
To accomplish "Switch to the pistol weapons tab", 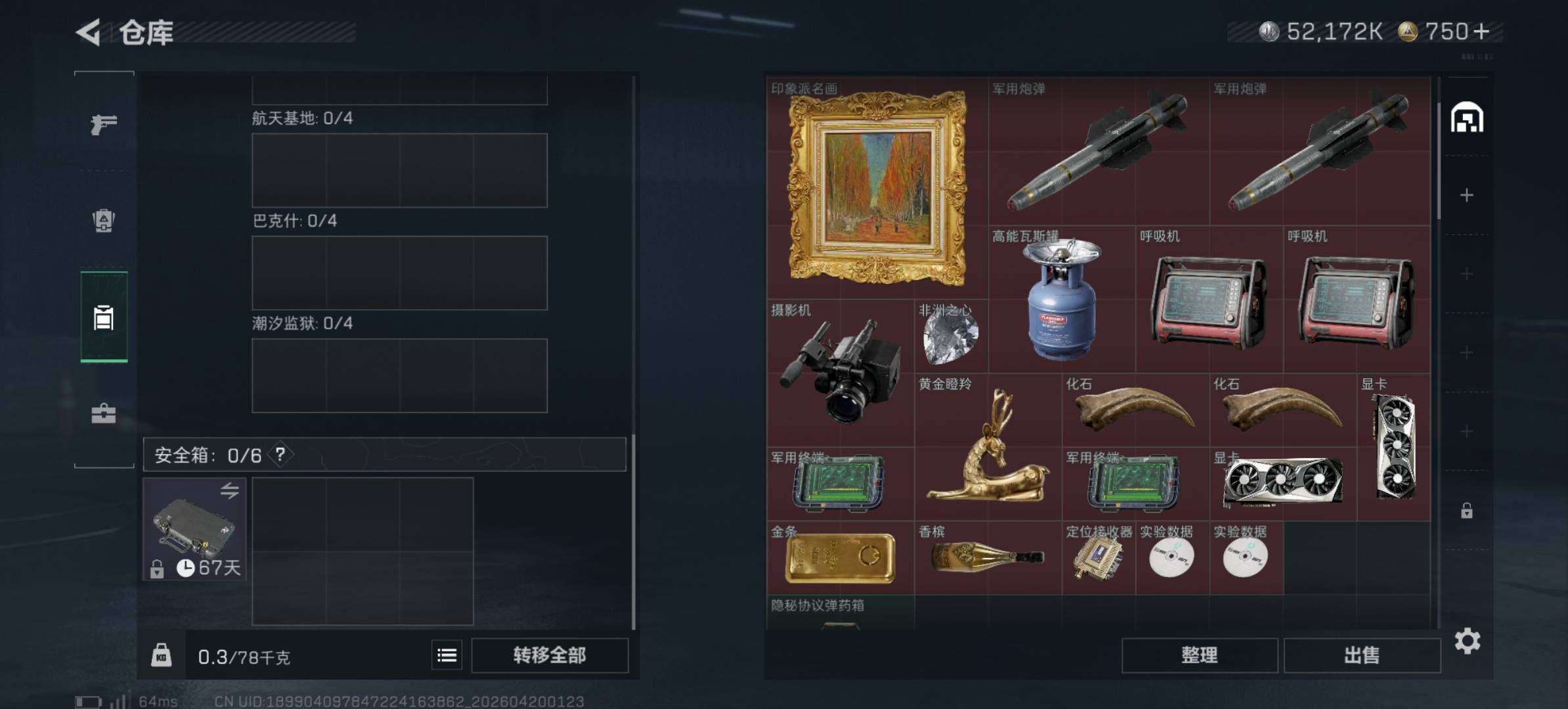I will 104,123.
